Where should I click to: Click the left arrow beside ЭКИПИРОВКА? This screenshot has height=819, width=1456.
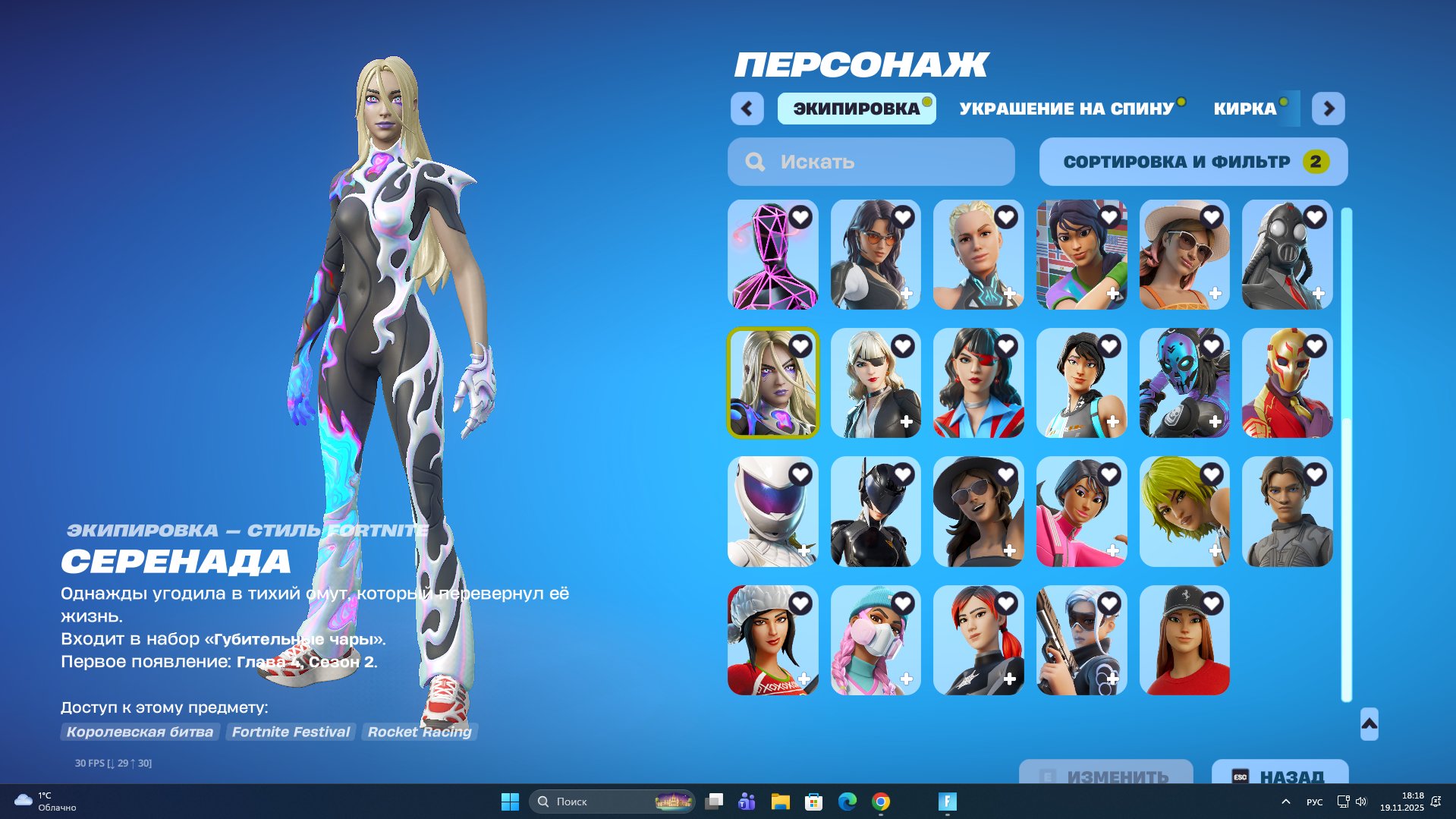point(747,109)
